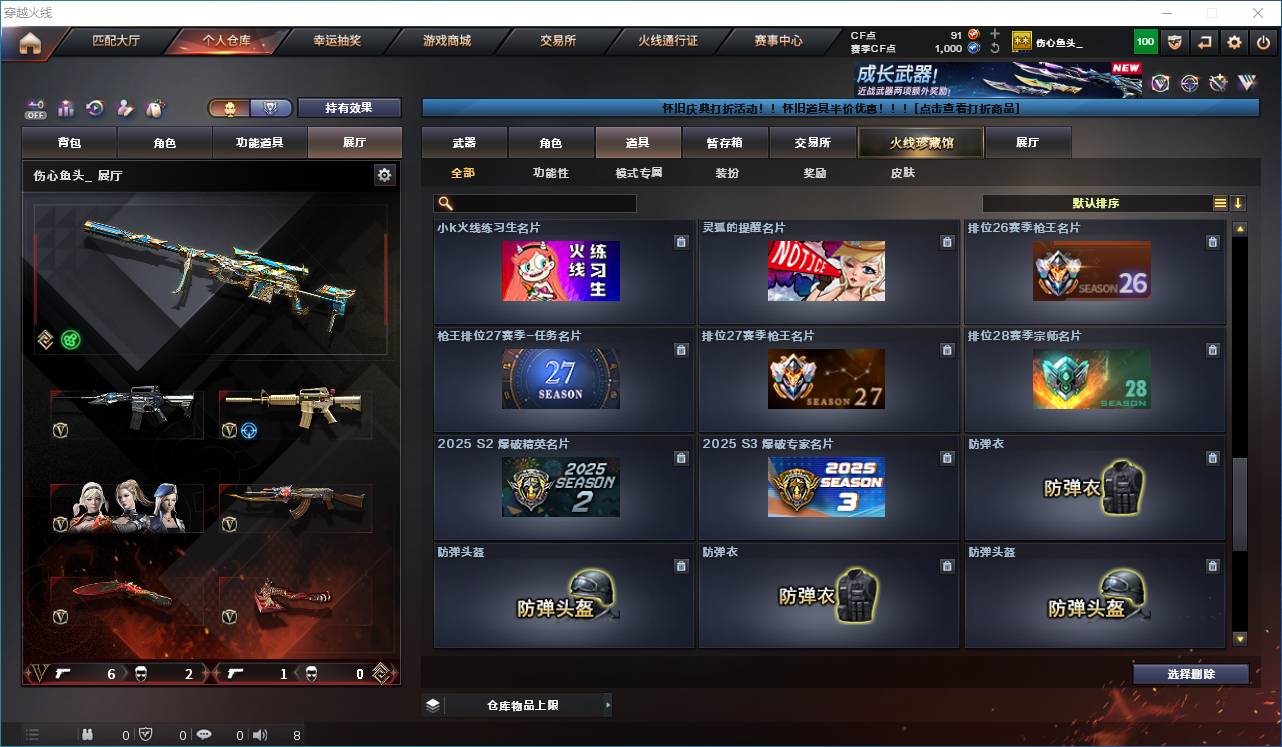Open the friends icon on the bottom status bar
This screenshot has width=1282, height=747.
87,734
